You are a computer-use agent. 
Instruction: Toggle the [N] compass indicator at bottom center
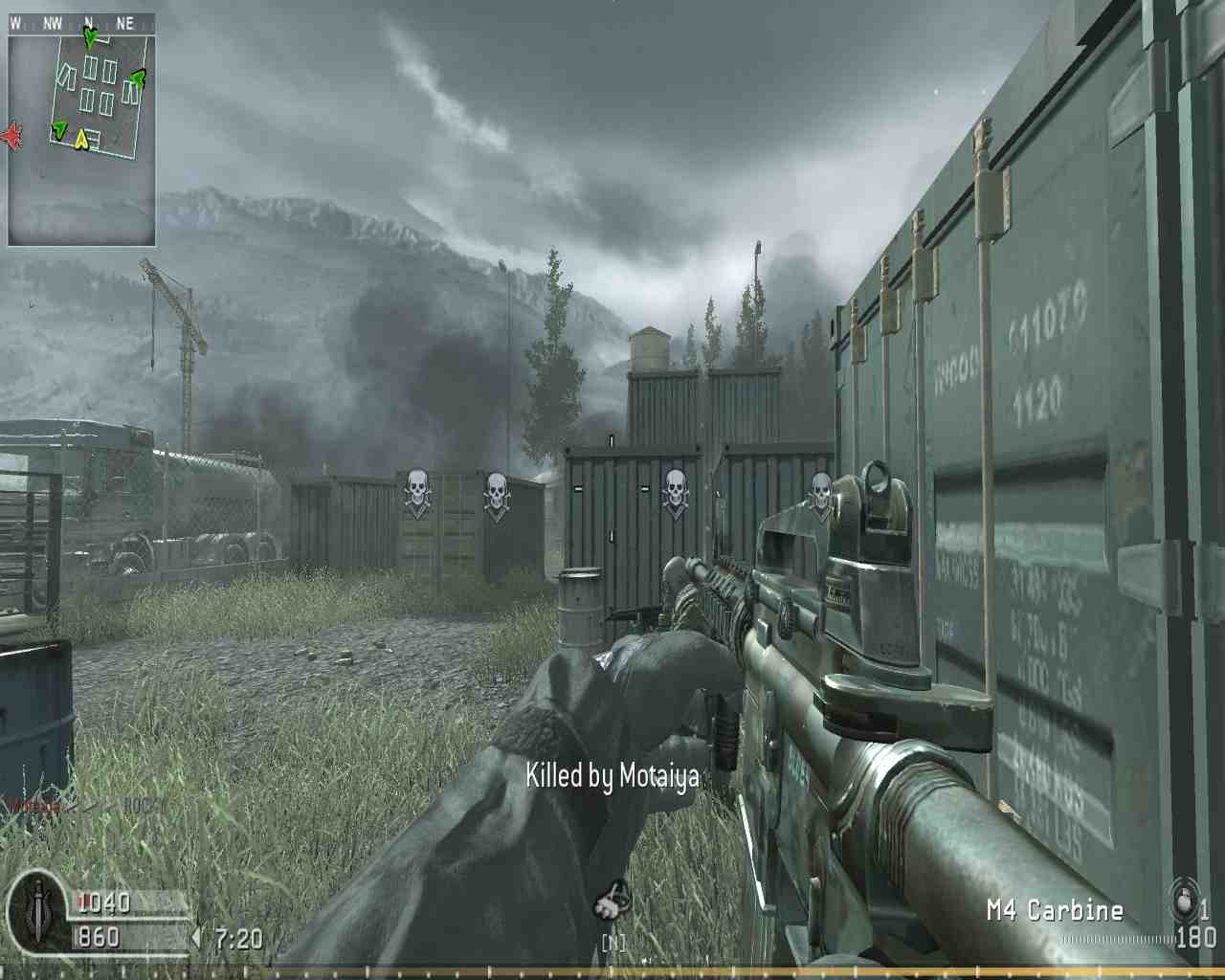coord(612,941)
